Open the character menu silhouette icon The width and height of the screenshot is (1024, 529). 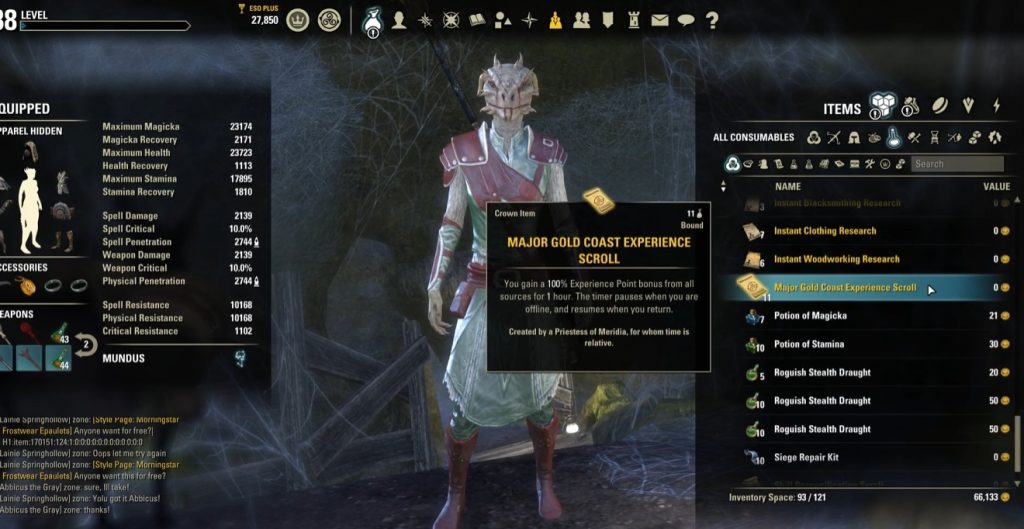(x=399, y=20)
